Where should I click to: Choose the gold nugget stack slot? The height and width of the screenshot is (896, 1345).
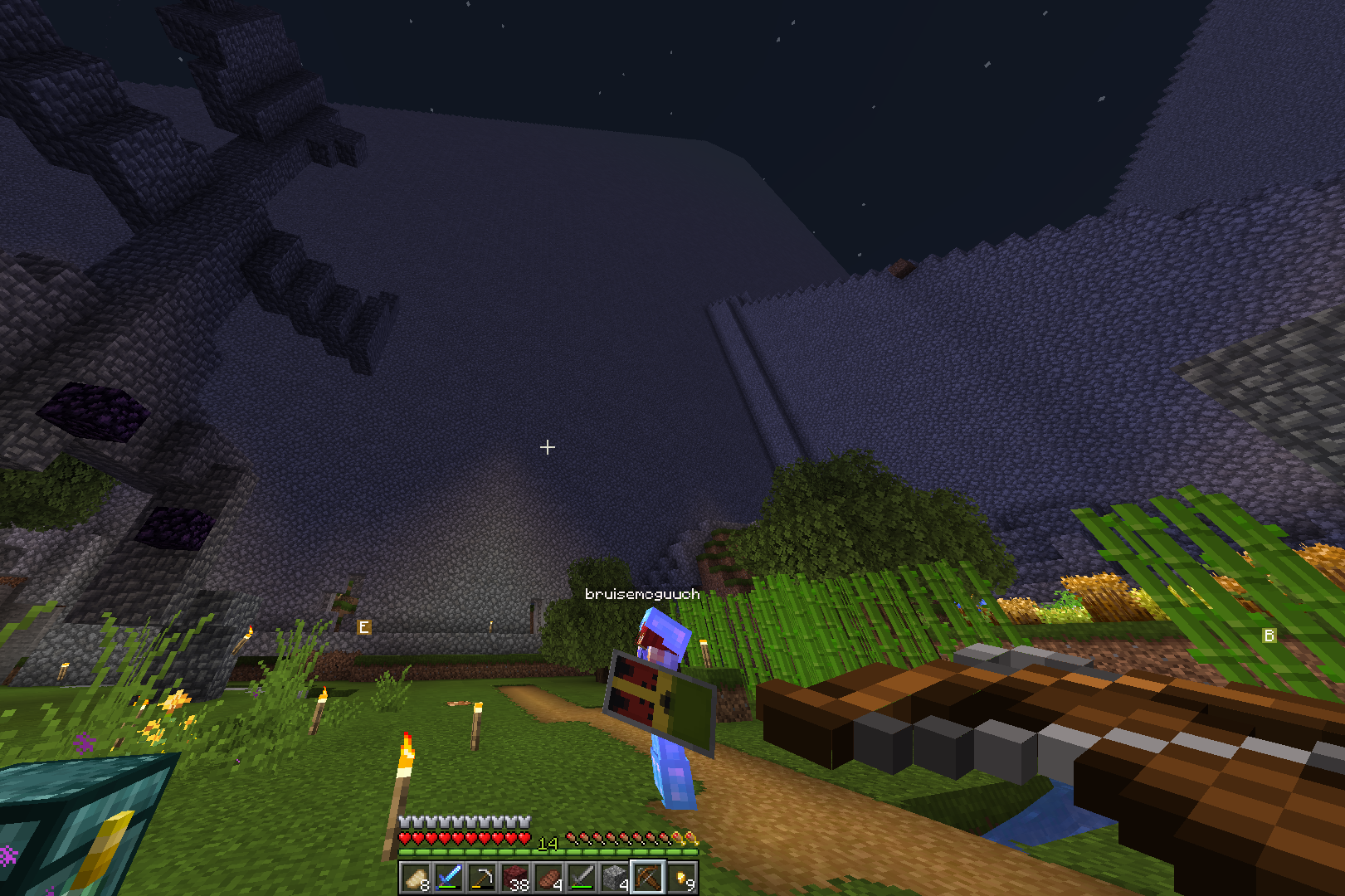[x=681, y=877]
